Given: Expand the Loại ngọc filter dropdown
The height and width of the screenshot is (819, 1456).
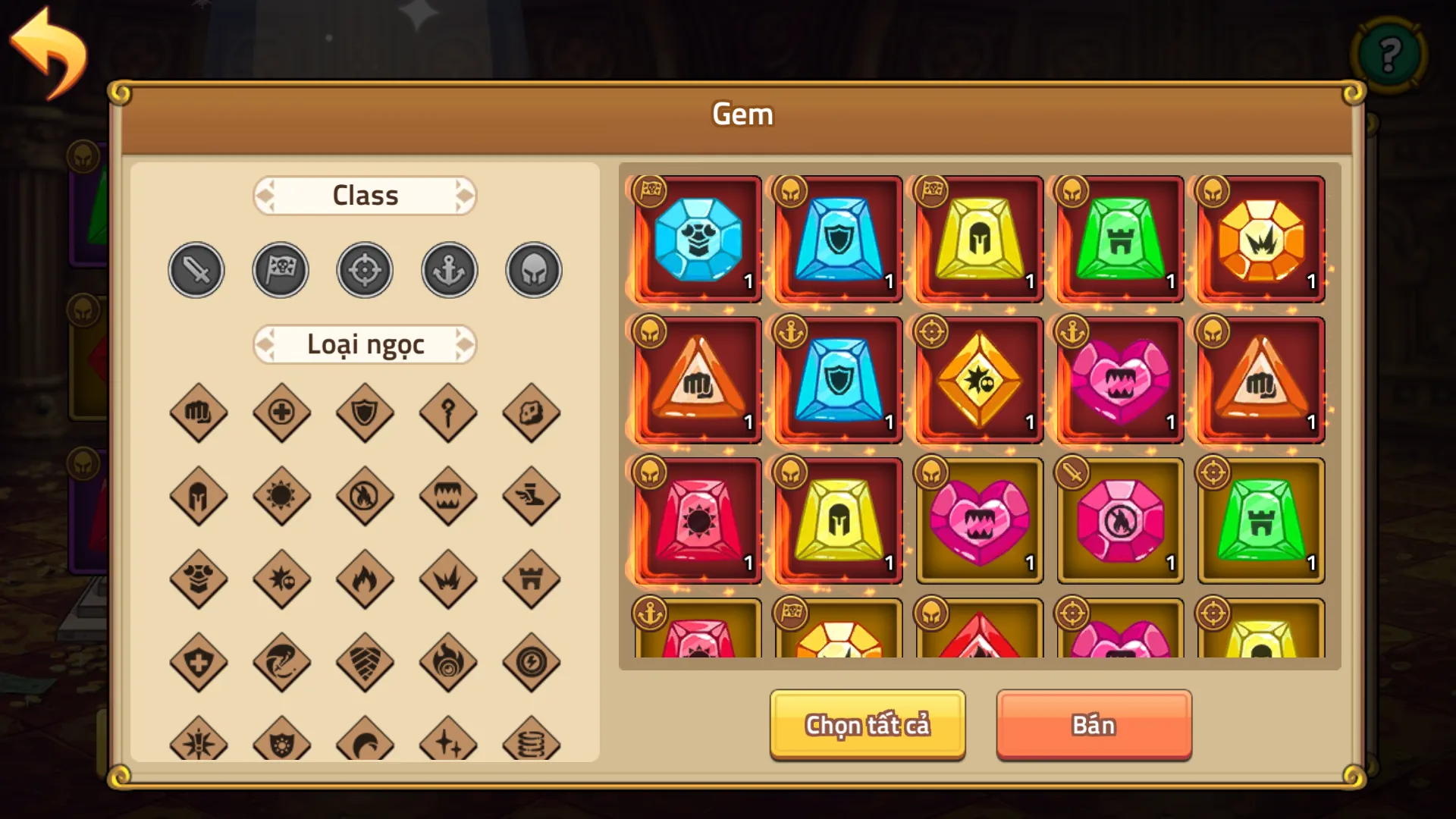Looking at the screenshot, I should pos(365,344).
